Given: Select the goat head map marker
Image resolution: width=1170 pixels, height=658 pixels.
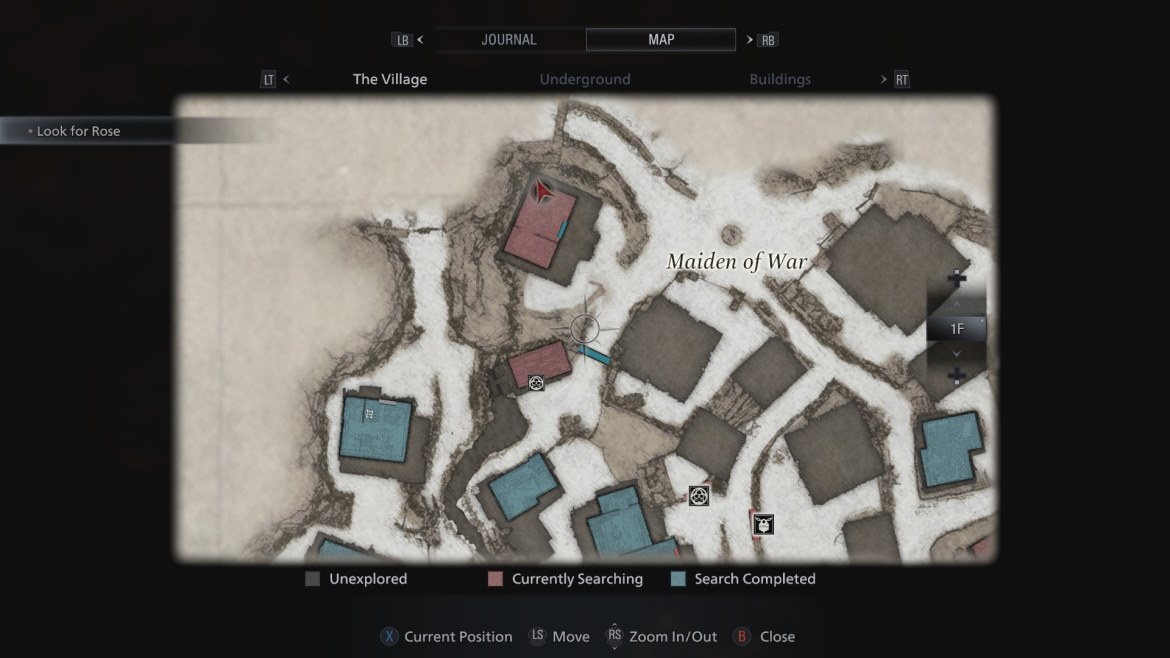Looking at the screenshot, I should click(x=764, y=523).
